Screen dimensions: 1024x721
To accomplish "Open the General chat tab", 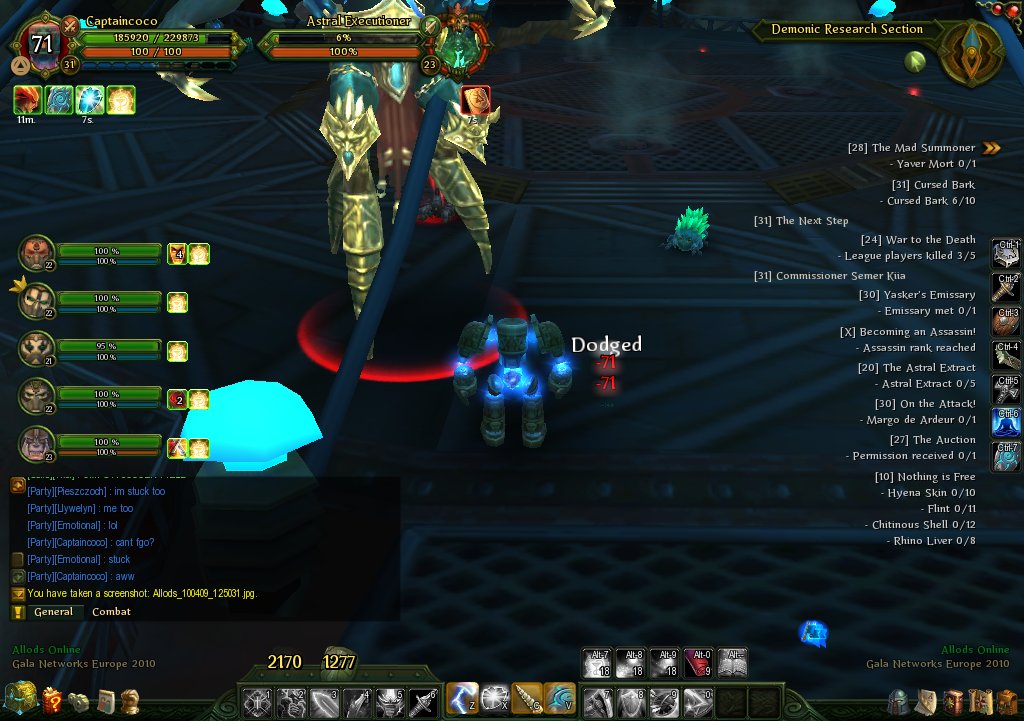I will tap(53, 612).
